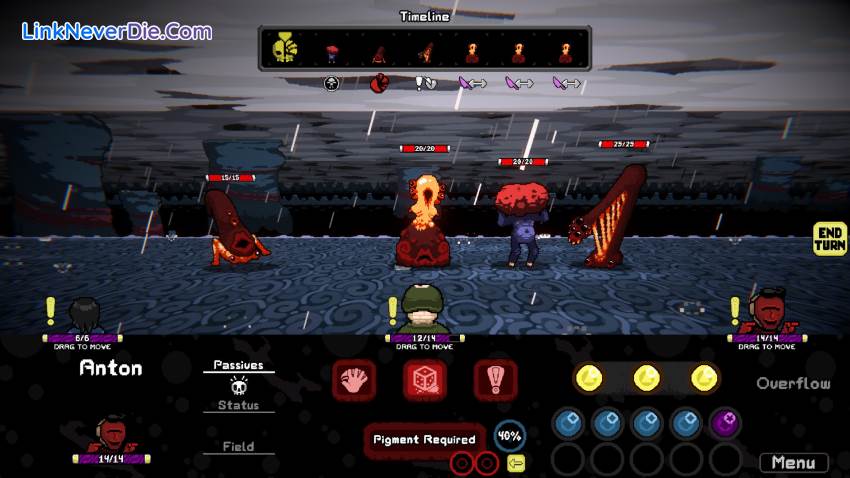
Task: Click the LinkNeverDie.com watermark link
Action: [117, 31]
